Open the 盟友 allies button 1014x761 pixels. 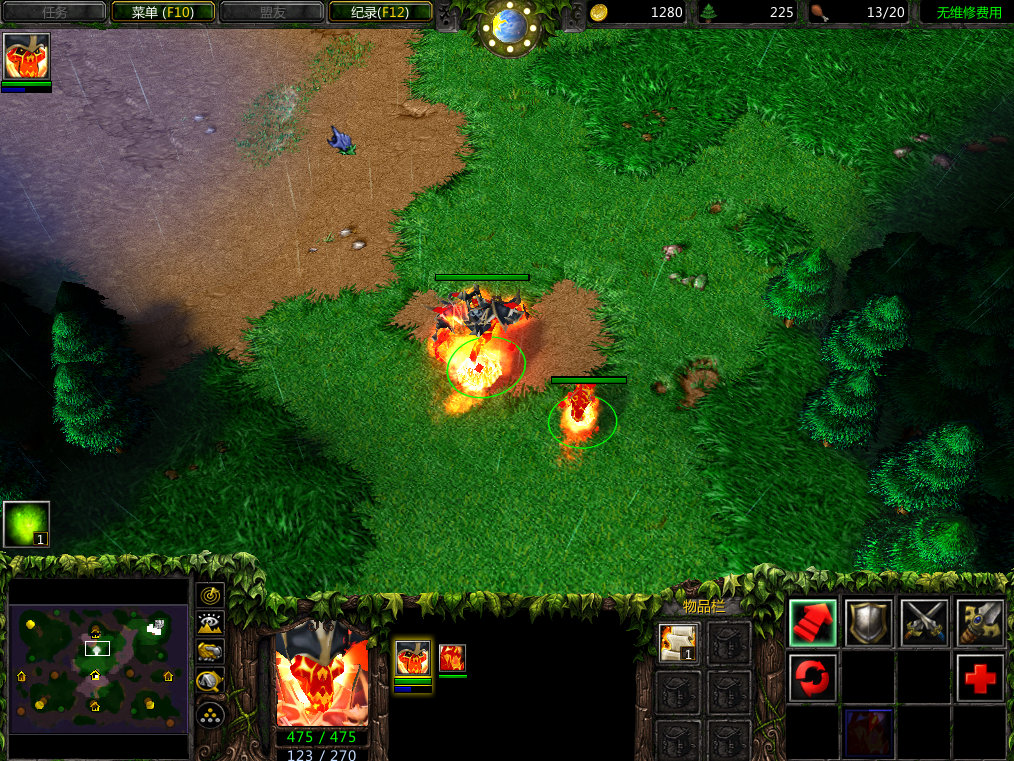click(x=270, y=12)
